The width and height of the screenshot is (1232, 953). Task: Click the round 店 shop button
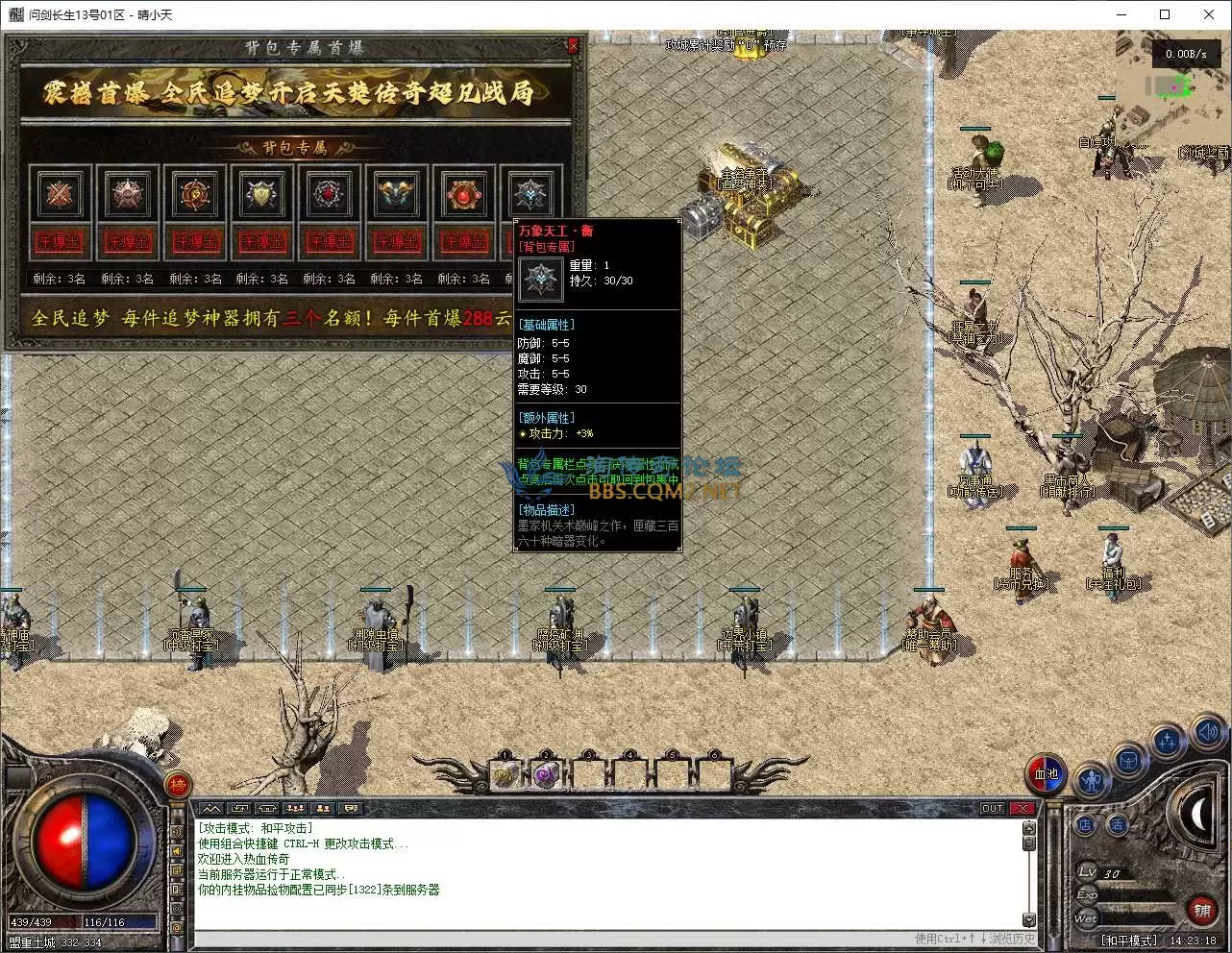coord(1086,824)
